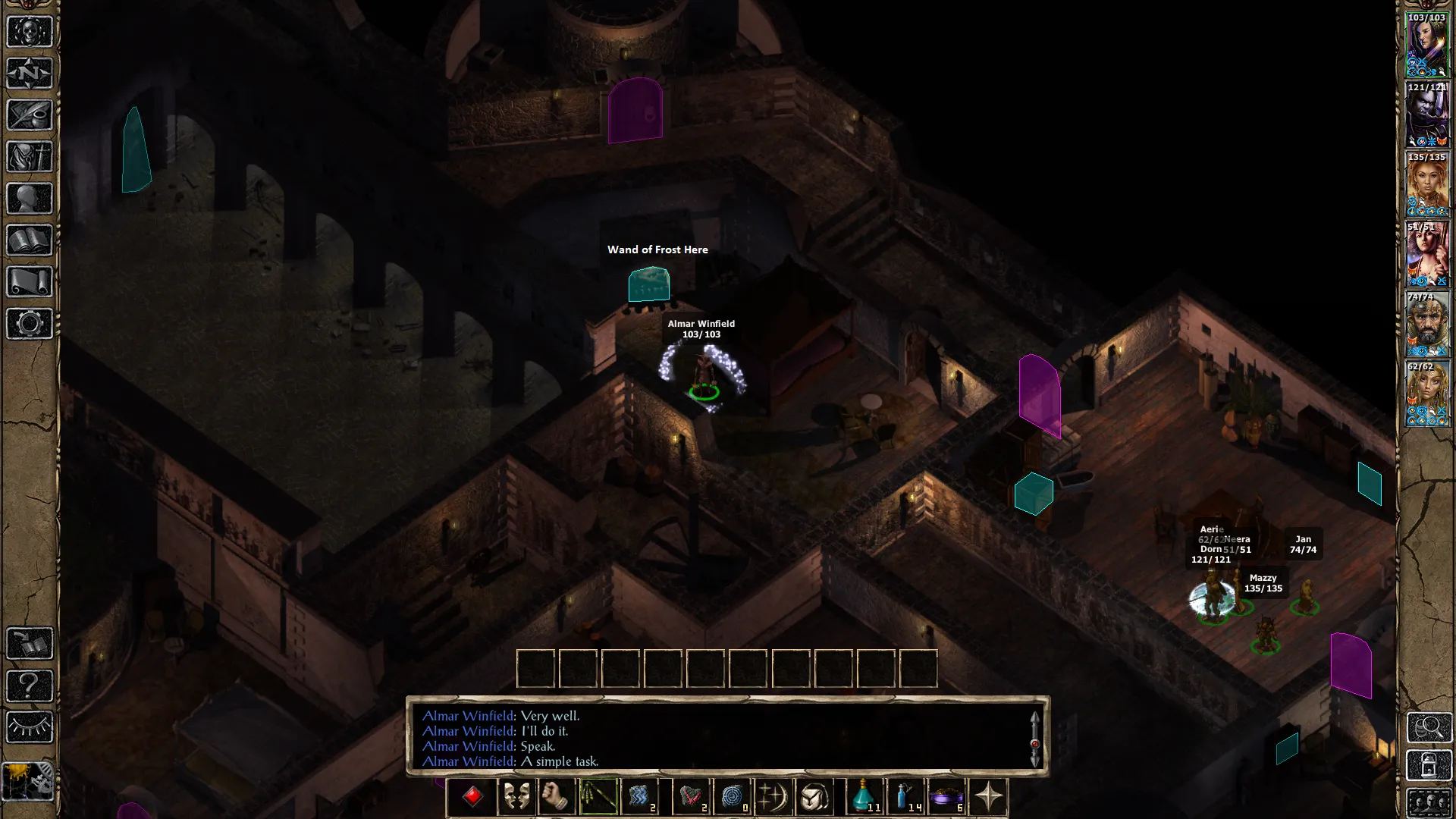Open the skull menu button

[30, 33]
